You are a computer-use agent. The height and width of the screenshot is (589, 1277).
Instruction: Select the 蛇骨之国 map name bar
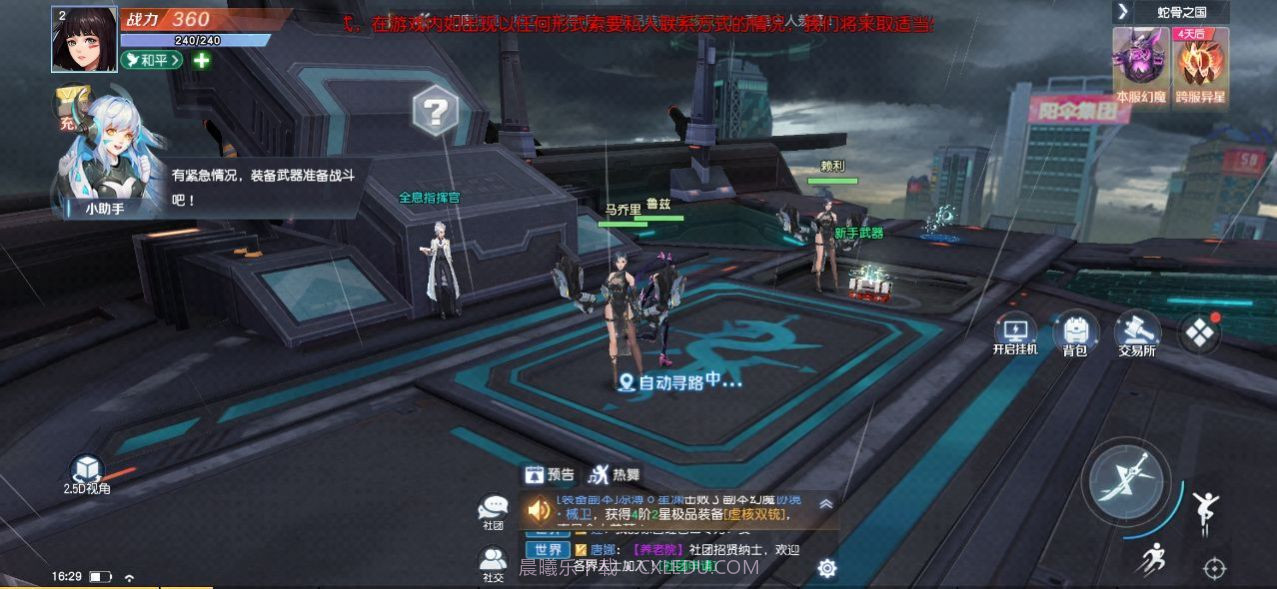(x=1182, y=12)
